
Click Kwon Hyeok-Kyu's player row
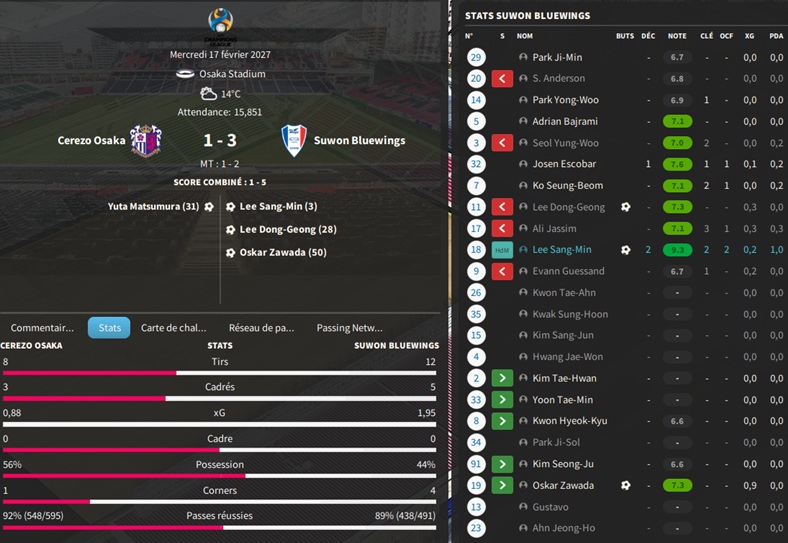point(569,421)
